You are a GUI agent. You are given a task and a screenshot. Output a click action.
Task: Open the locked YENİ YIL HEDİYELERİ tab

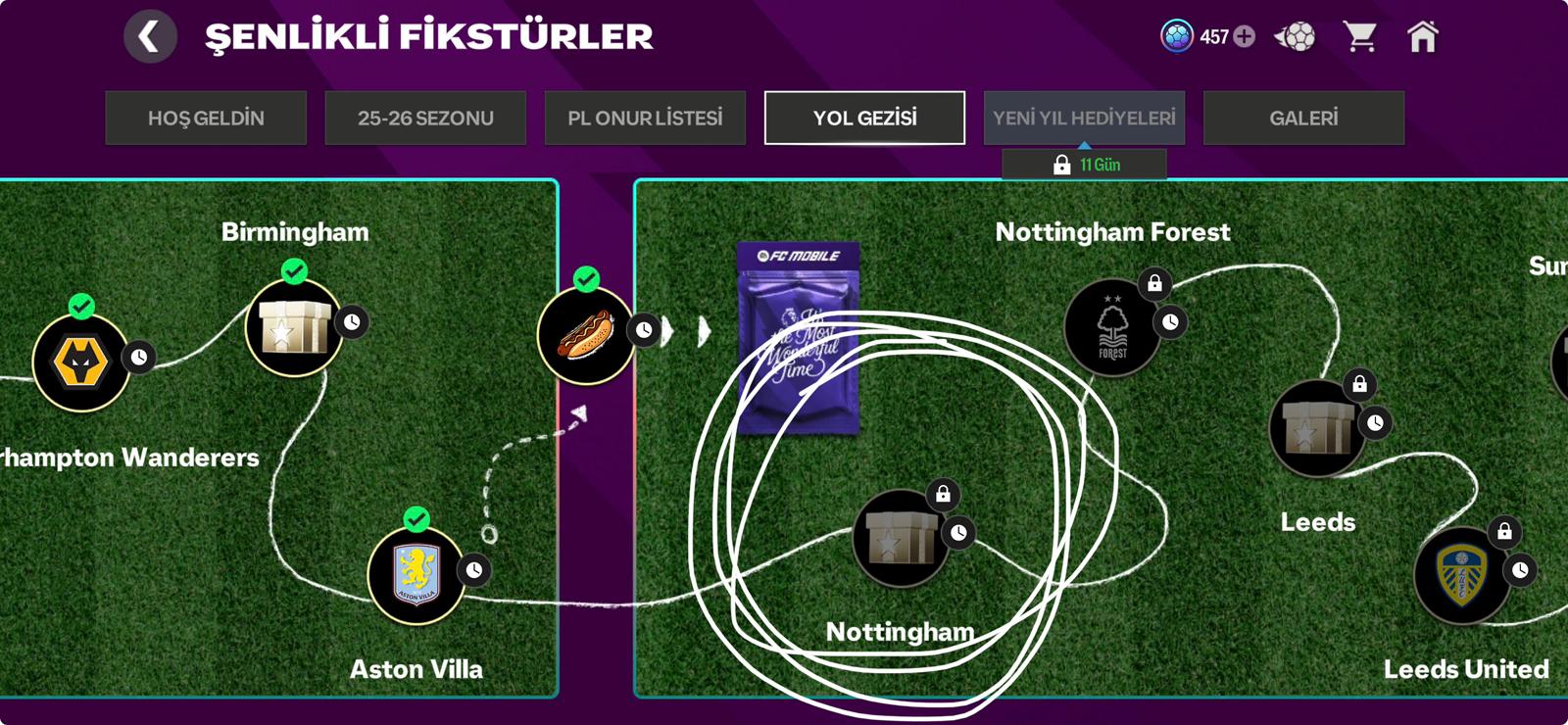pos(1084,118)
